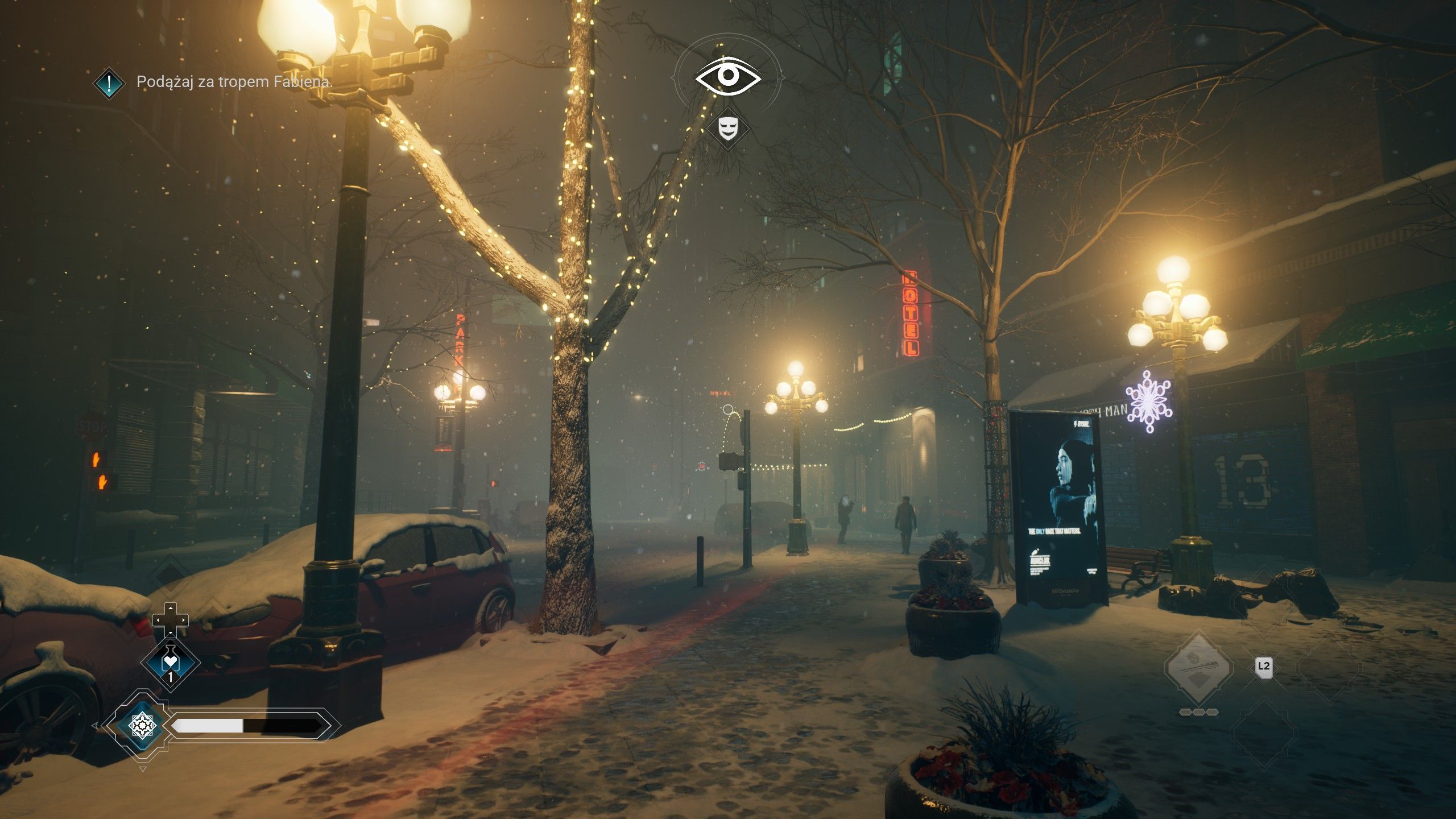
Task: Activate the faded telekinesis ability diamond
Action: (1198, 665)
